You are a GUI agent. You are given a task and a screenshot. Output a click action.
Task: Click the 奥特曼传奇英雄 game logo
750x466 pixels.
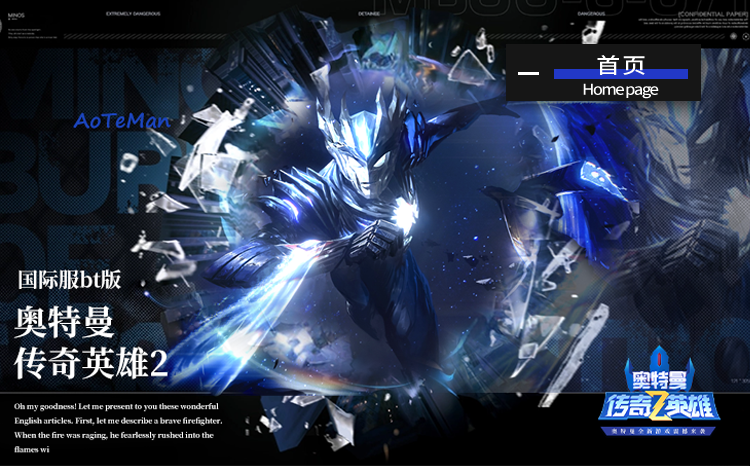click(x=661, y=395)
